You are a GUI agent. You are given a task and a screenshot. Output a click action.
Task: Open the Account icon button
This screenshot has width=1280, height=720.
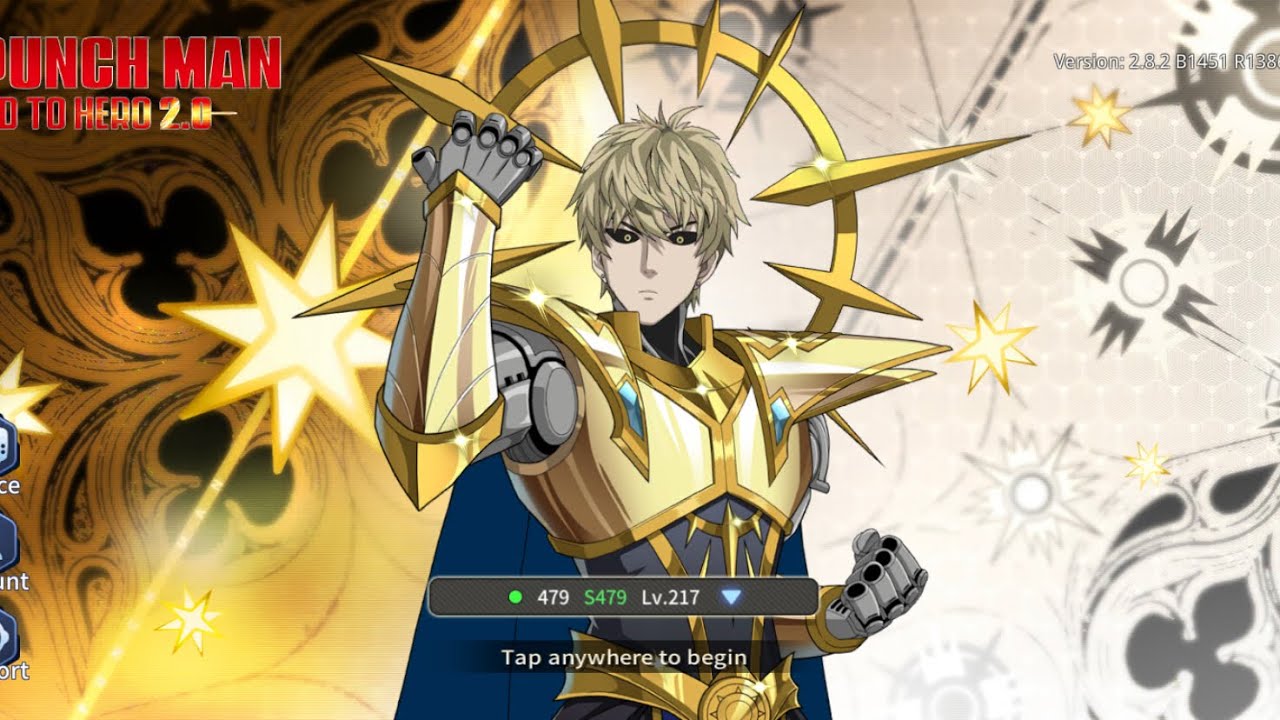[x=5, y=544]
